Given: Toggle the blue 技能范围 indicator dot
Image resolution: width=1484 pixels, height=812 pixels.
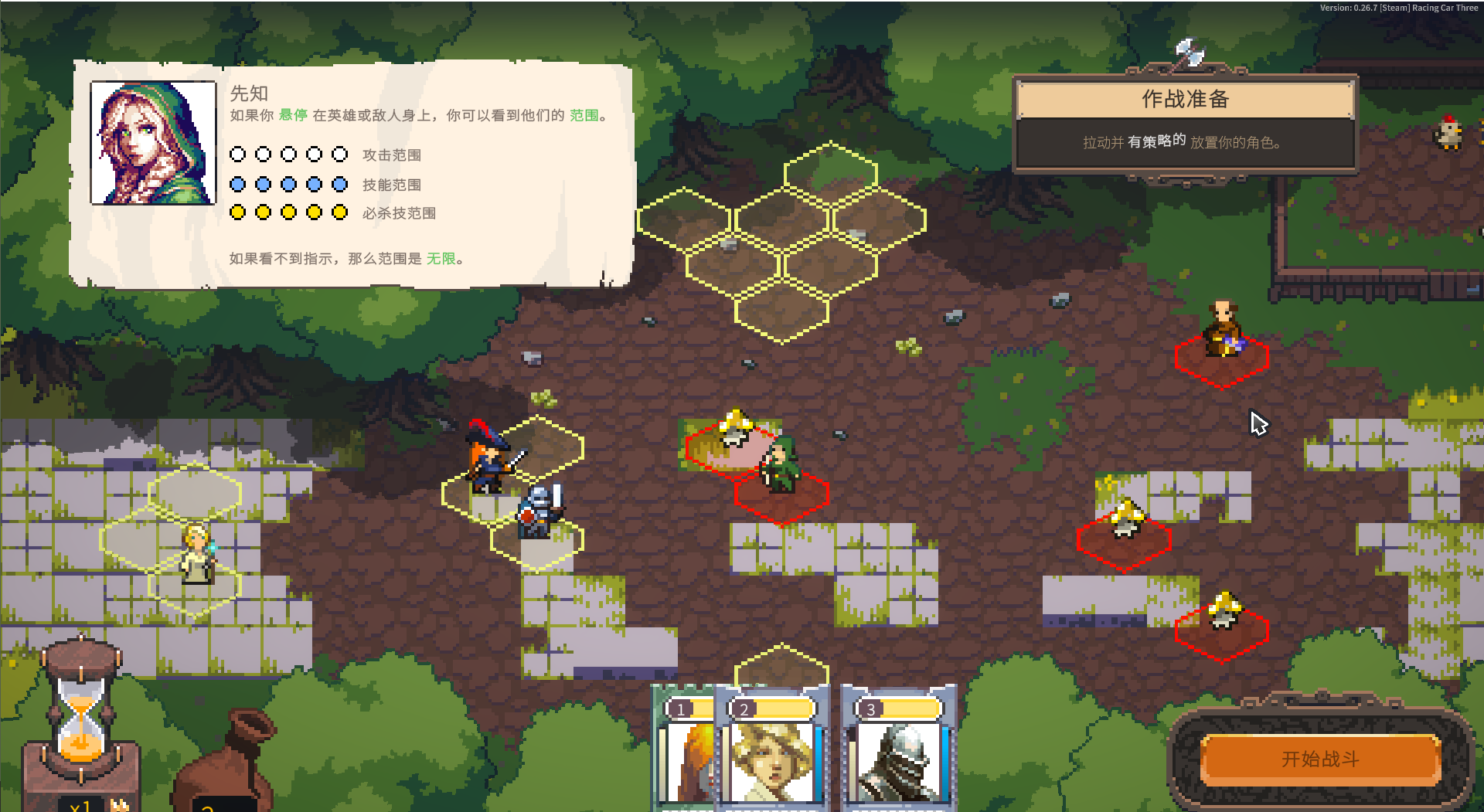Looking at the screenshot, I should click(x=237, y=184).
